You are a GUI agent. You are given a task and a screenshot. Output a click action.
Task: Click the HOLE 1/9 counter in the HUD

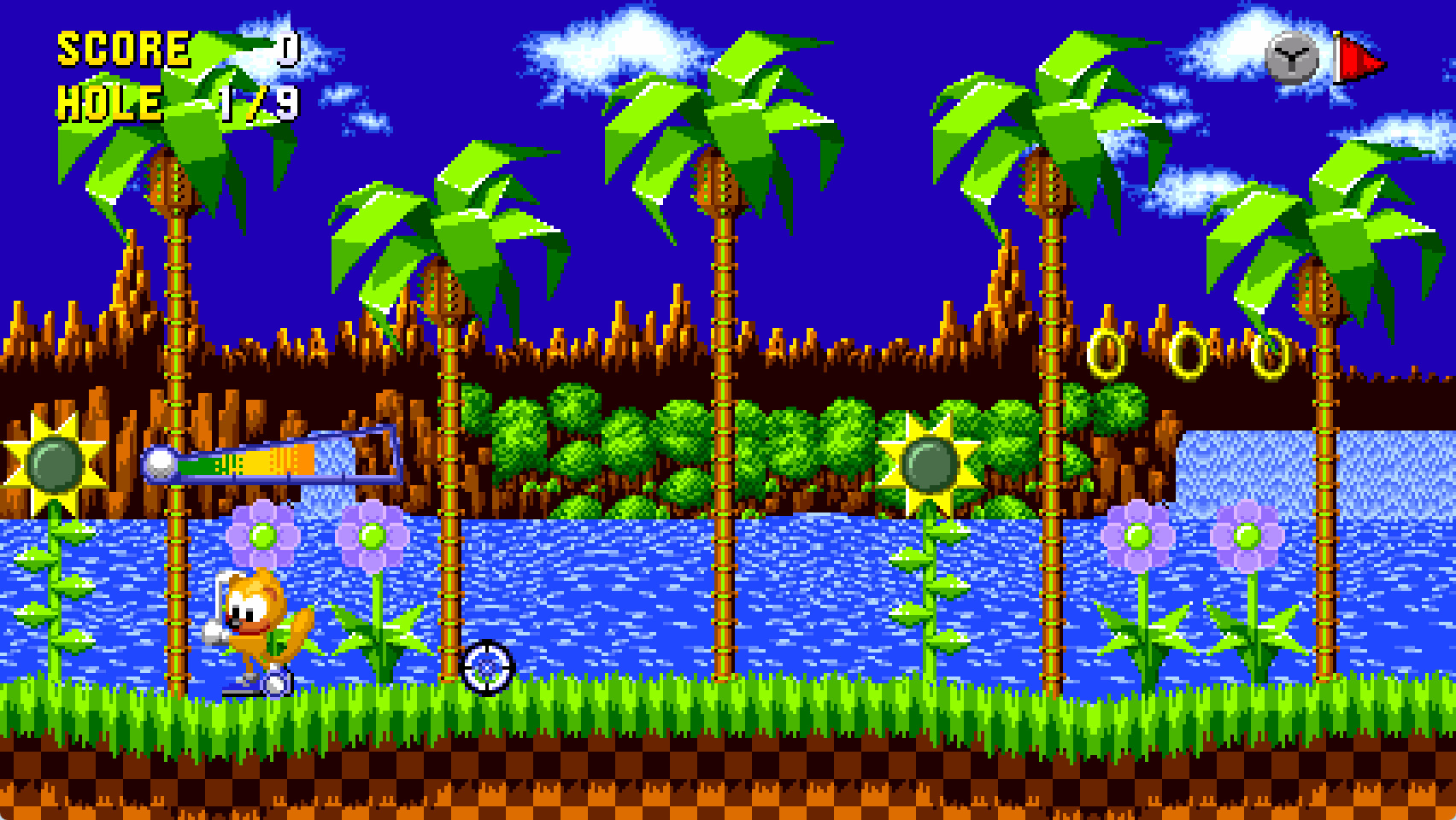[x=171, y=102]
